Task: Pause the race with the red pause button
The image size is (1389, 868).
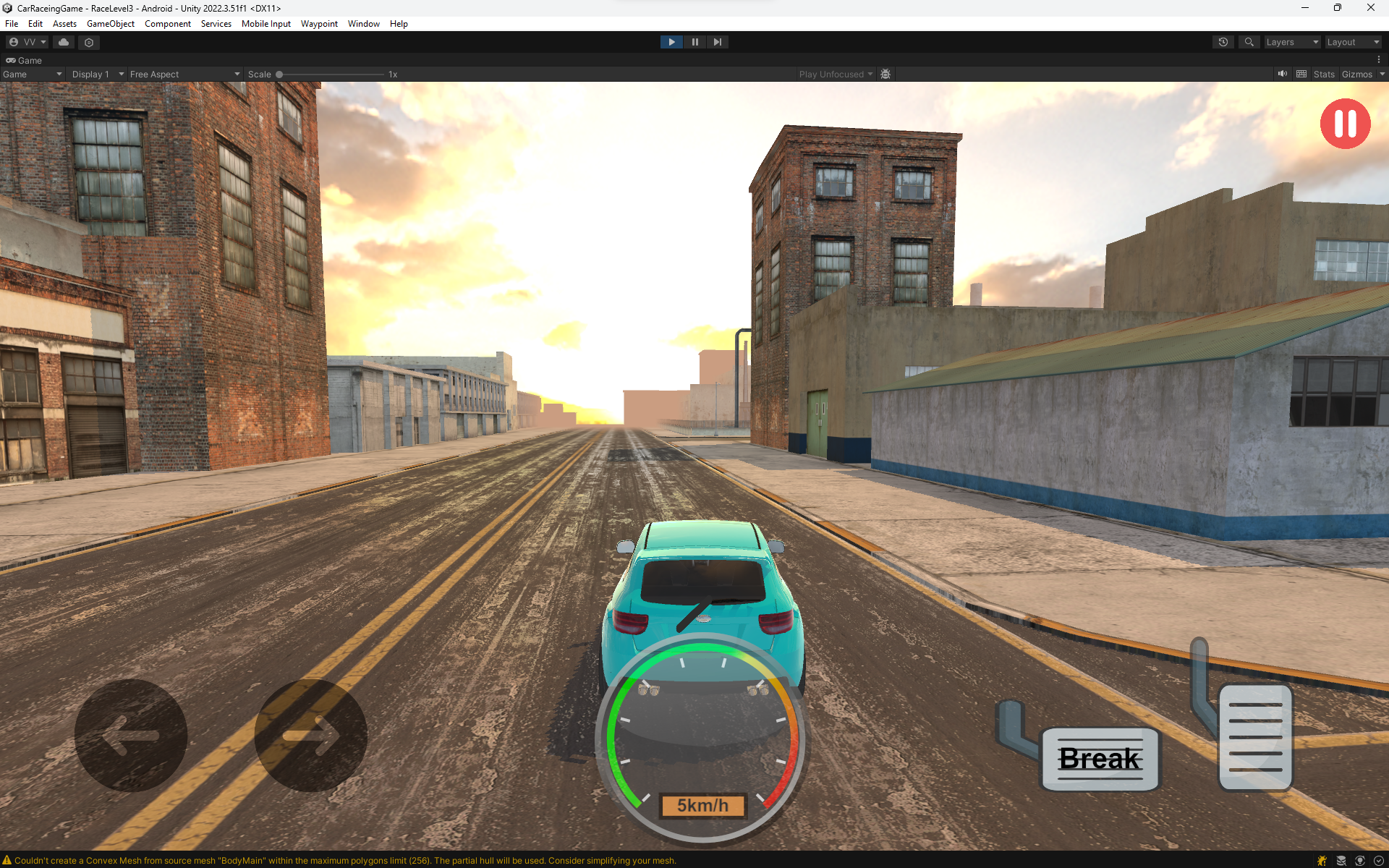Action: click(x=1345, y=124)
